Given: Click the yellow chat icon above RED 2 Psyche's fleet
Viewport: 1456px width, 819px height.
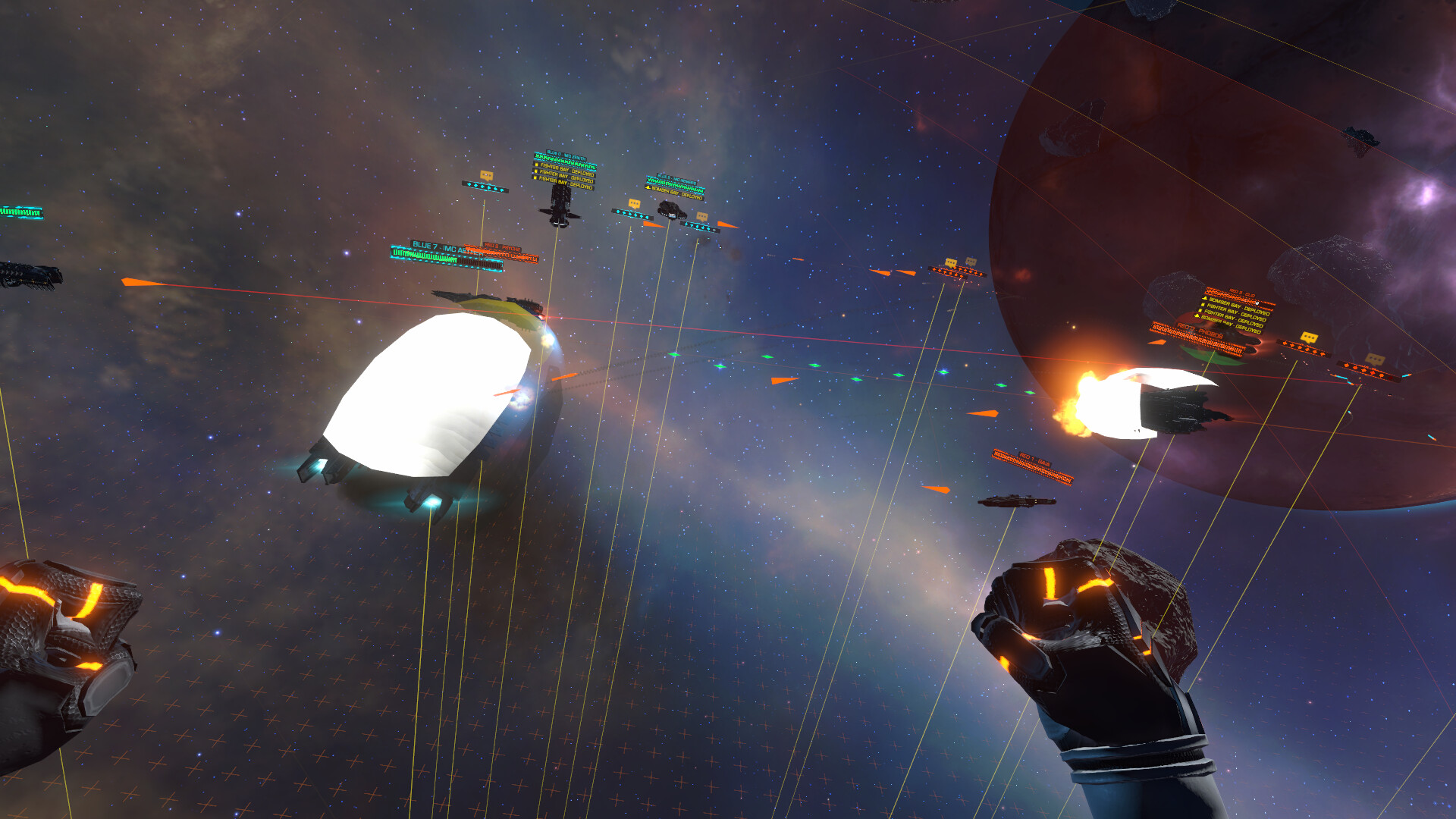Looking at the screenshot, I should pos(949,261).
